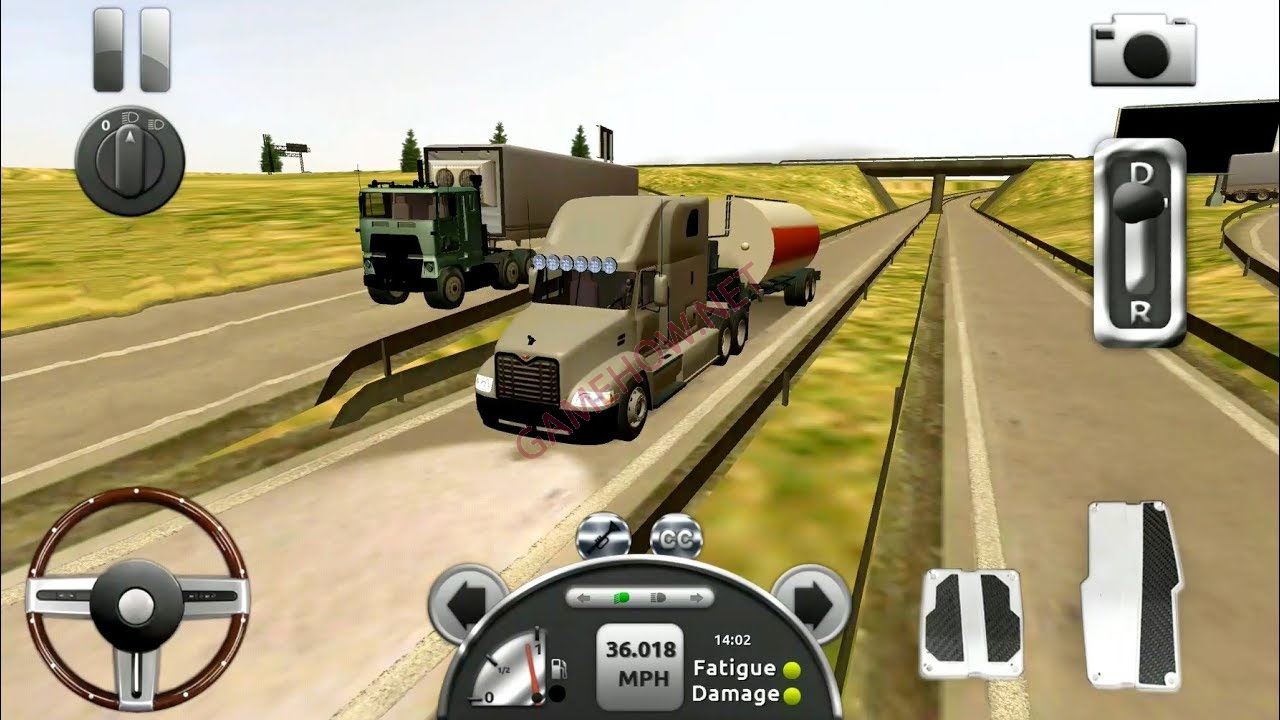Screen dimensions: 1280x720
Task: Turn the steering wheel
Action: pyautogui.click(x=137, y=604)
